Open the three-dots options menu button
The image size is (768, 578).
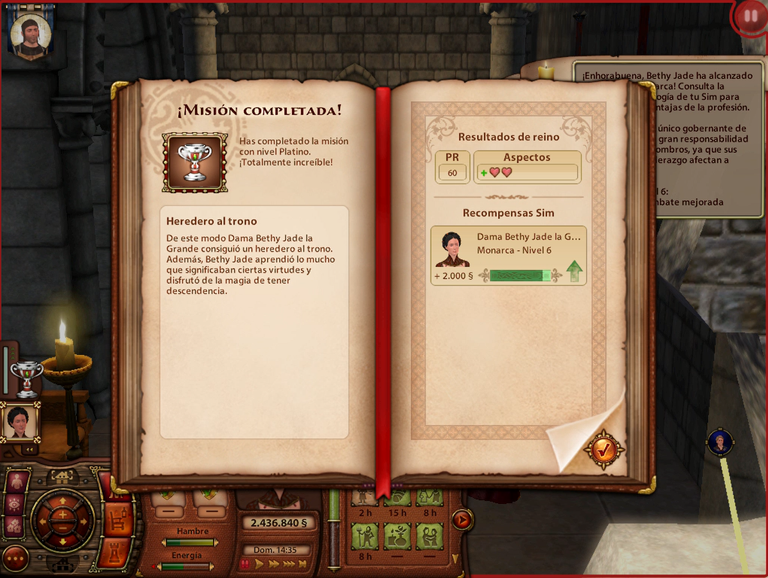click(15, 558)
